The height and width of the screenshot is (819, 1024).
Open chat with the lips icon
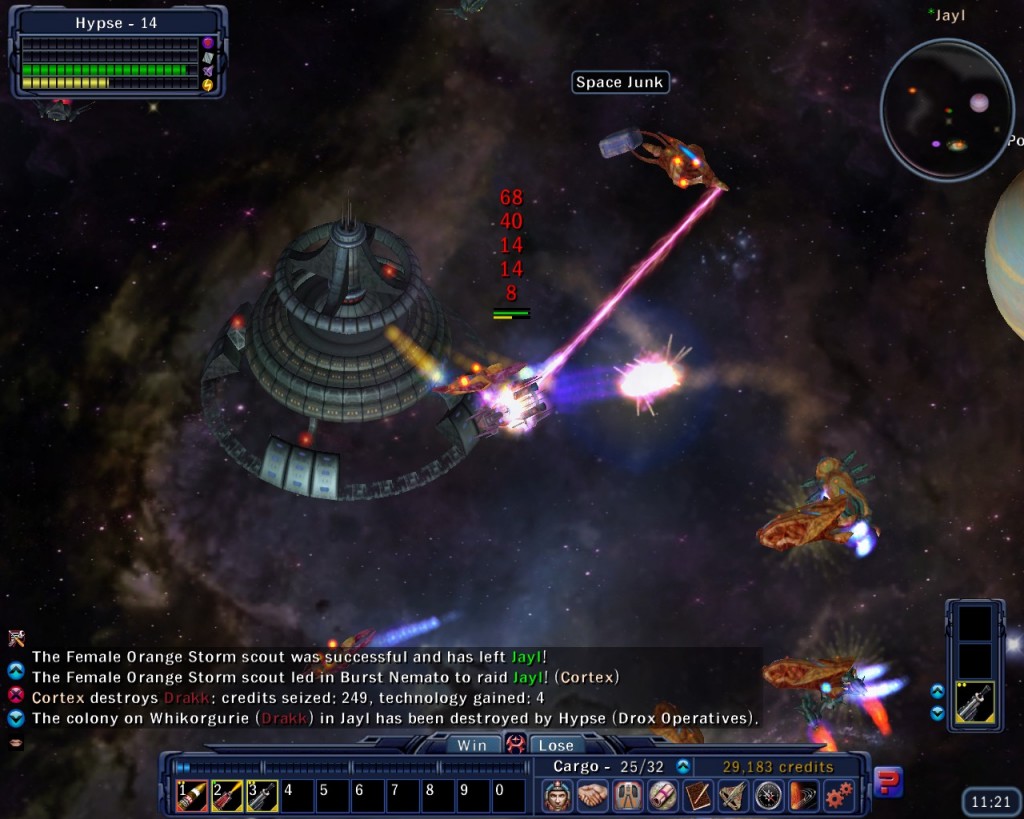(x=16, y=742)
